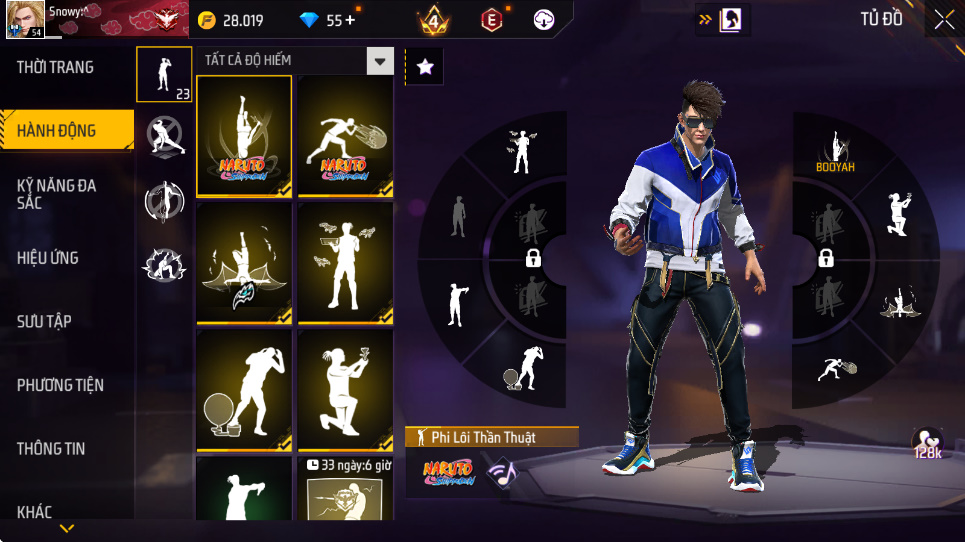Choose the kneeling trophy emote tile
This screenshot has height=542, width=965.
click(x=345, y=390)
